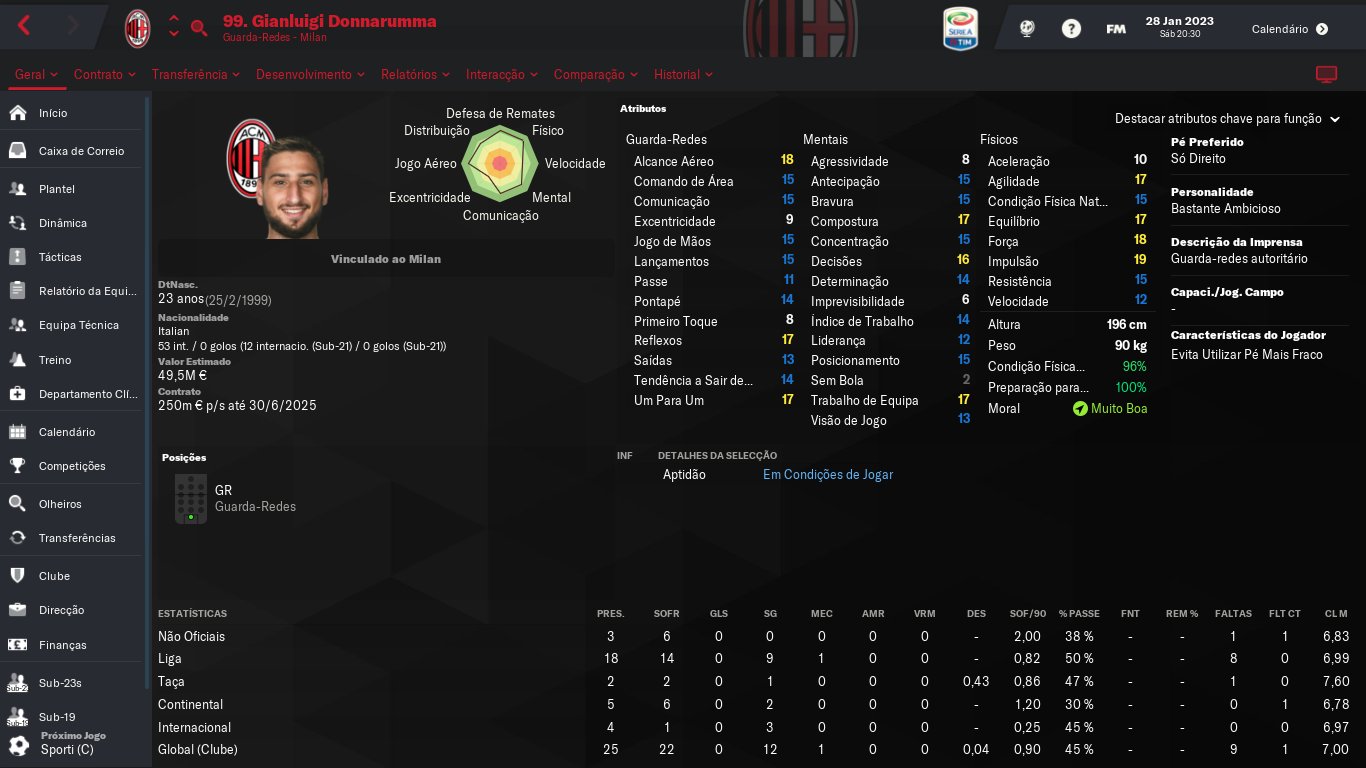Open the Transferência tab menu
1366x768 pixels.
[196, 75]
